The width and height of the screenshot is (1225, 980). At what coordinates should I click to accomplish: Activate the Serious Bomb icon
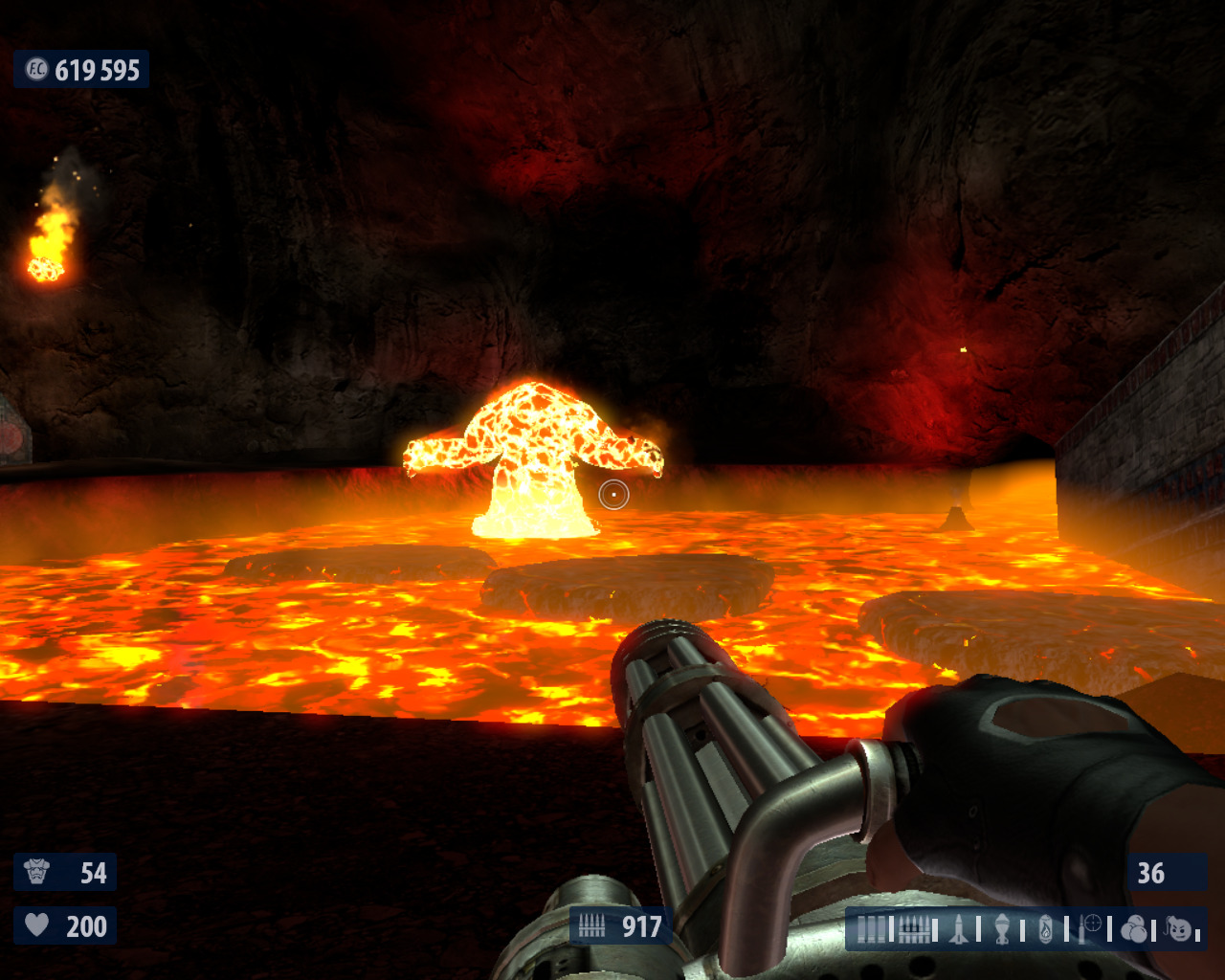pos(1181,928)
